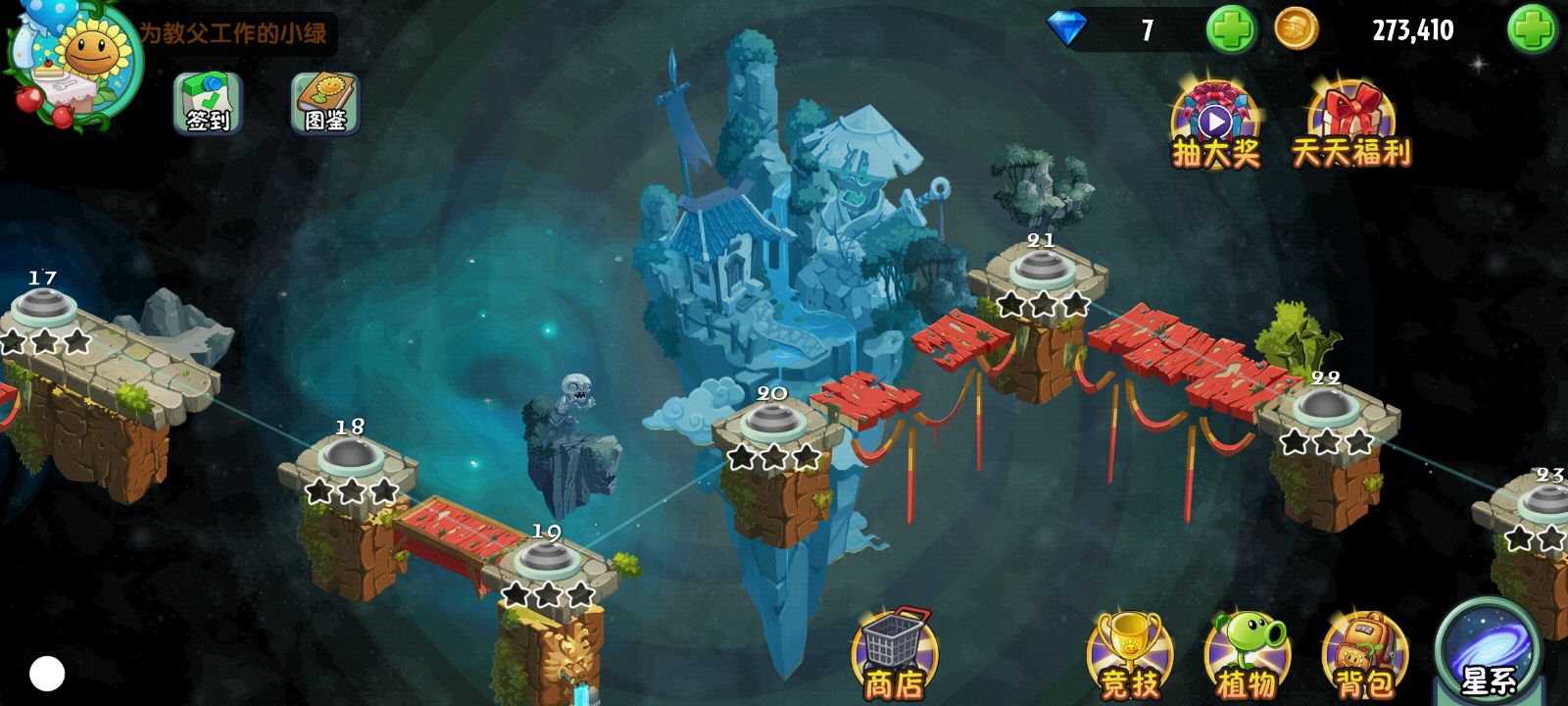Open the 背包 backpack inventory
Screen dimensions: 1568x706
pos(1365,655)
